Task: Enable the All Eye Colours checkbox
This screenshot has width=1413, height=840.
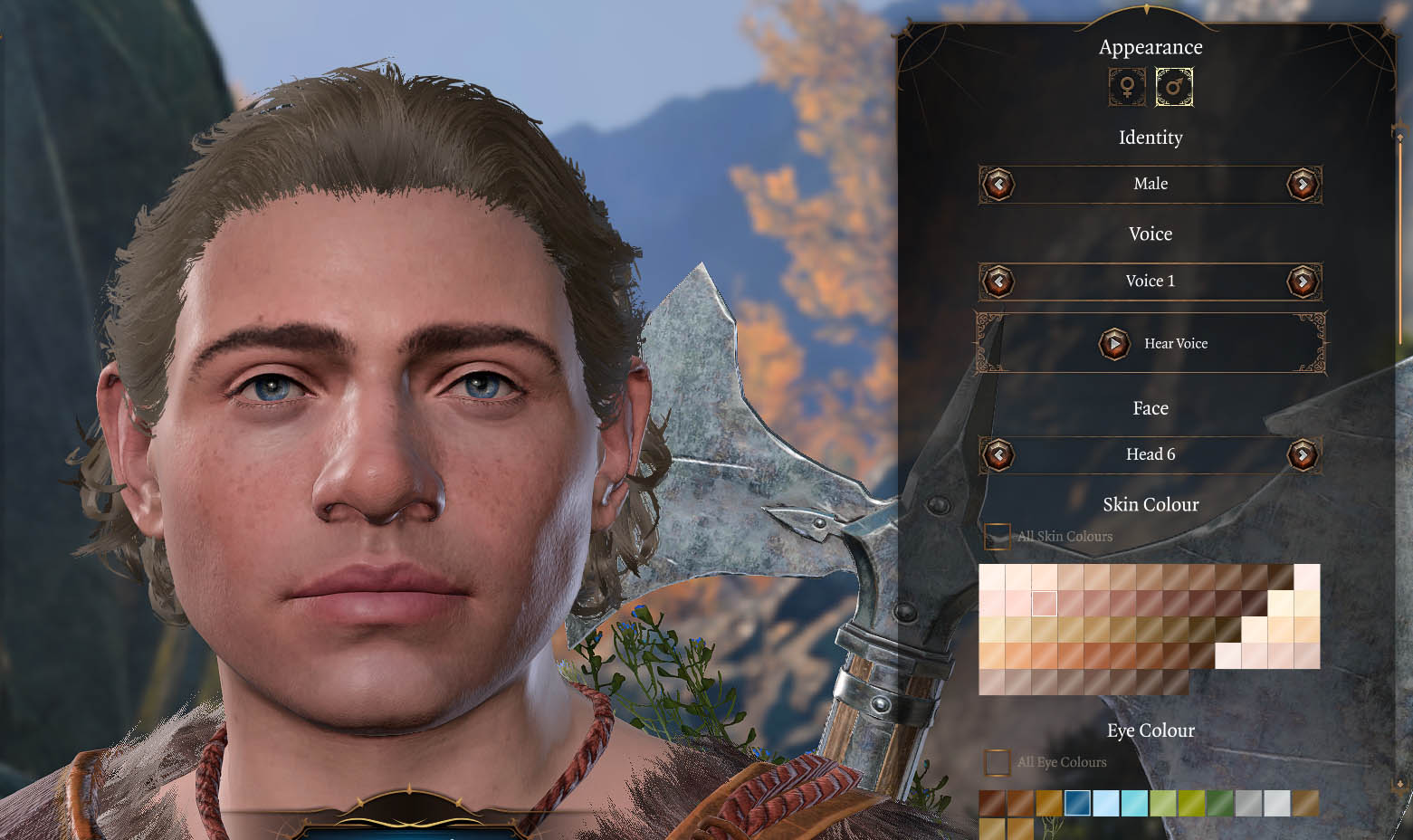Action: coord(997,762)
